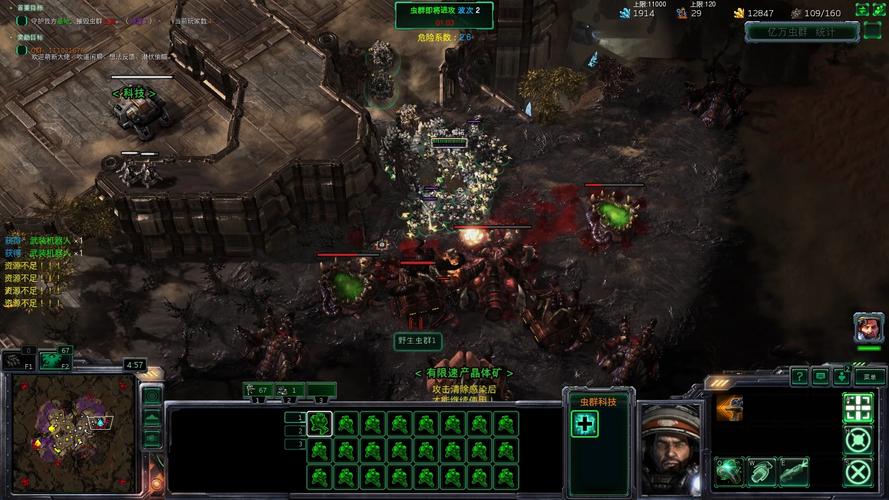
Task: Click the hero avatar above the command card
Action: (867, 328)
